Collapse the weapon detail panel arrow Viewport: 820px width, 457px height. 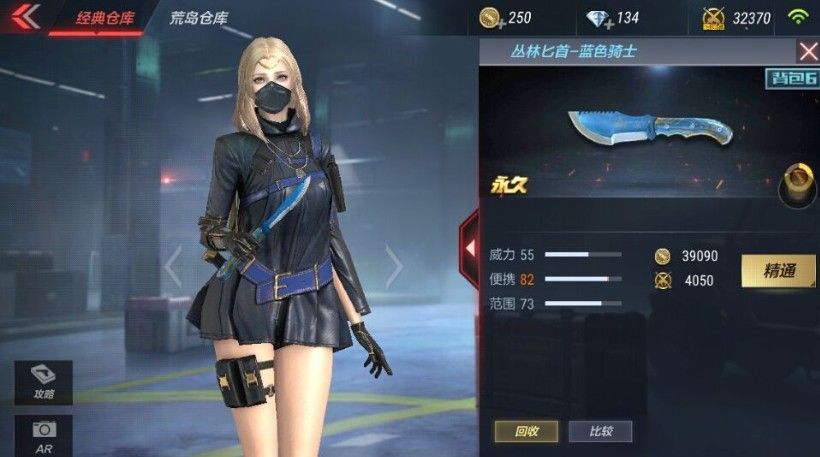[469, 245]
